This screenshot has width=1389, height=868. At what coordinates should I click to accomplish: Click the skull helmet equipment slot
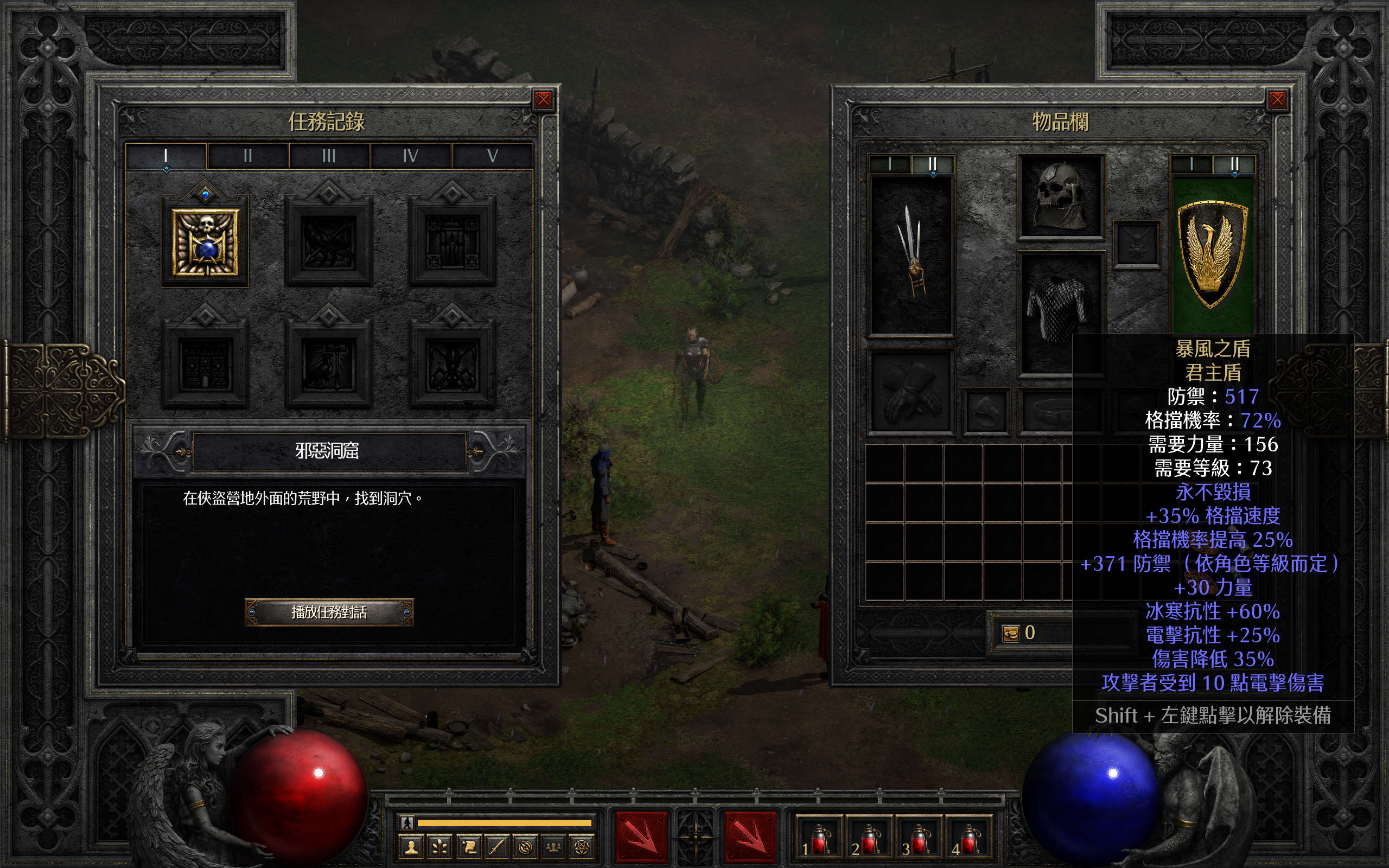[1061, 196]
